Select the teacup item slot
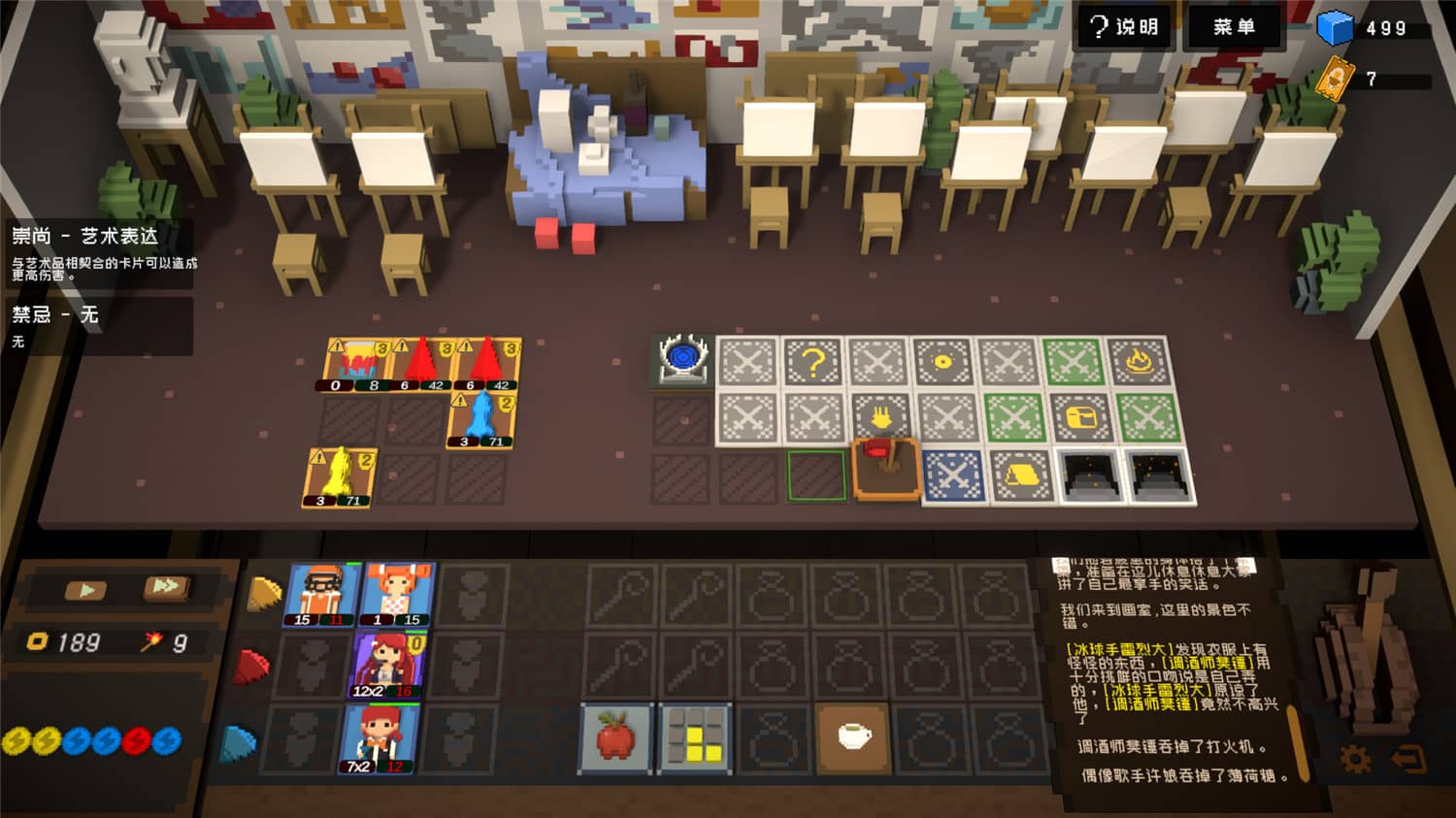This screenshot has height=818, width=1456. pos(852,737)
